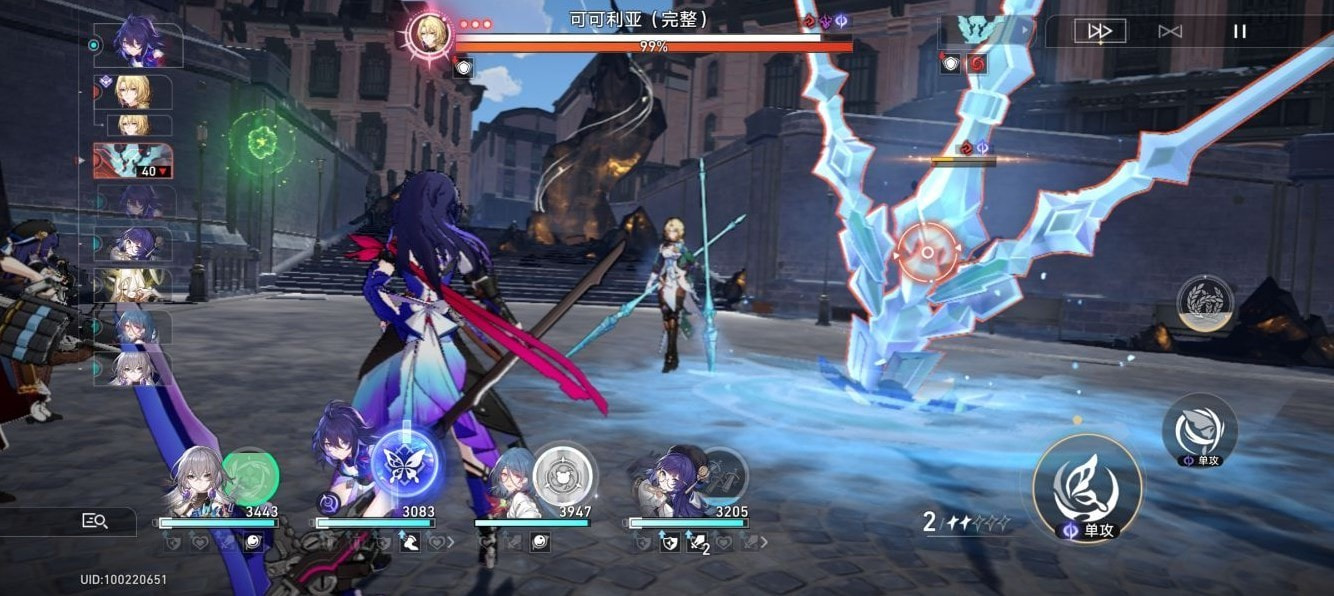Toggle the double-speed battle button
This screenshot has width=1334, height=596.
tap(1100, 31)
